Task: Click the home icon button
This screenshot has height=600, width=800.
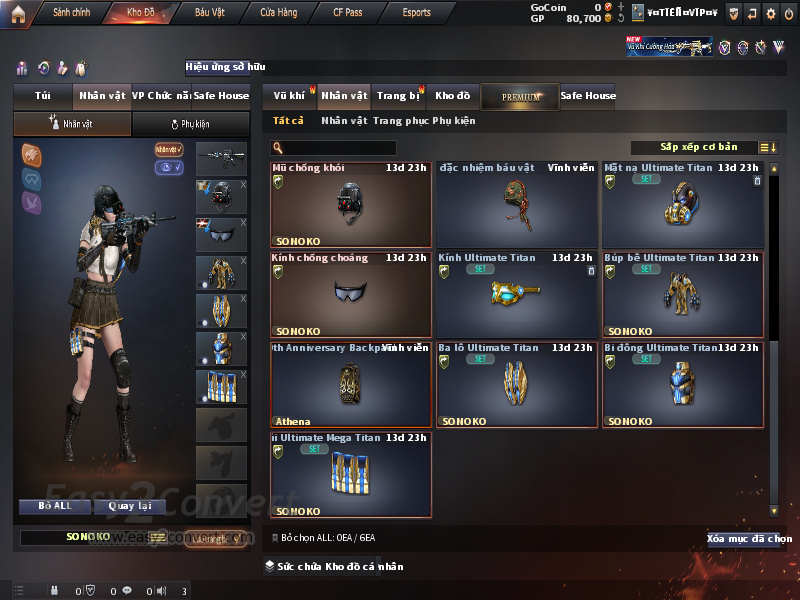Action: 18,13
